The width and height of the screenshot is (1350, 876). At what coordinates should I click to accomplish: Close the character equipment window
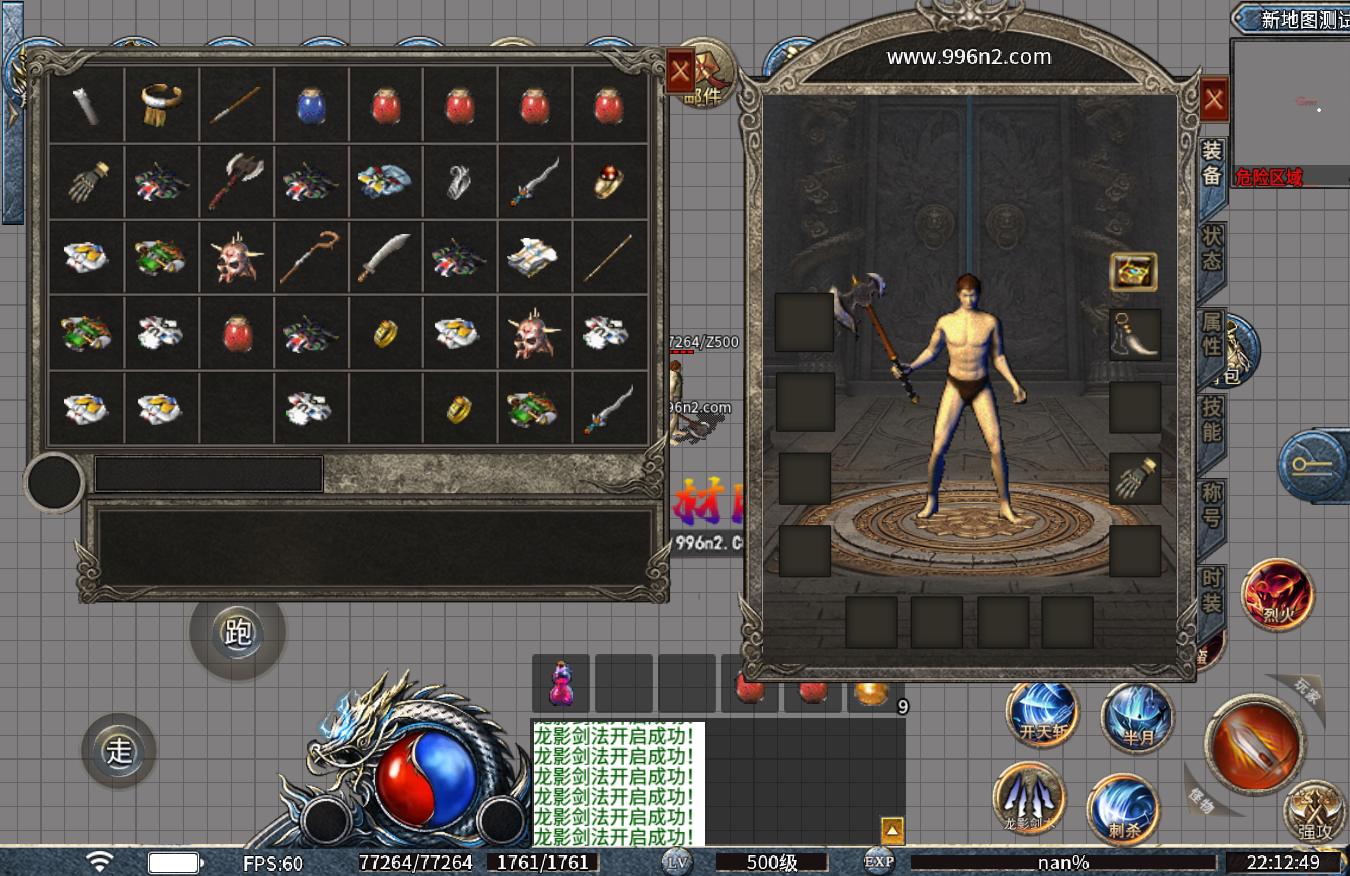coord(1214,100)
